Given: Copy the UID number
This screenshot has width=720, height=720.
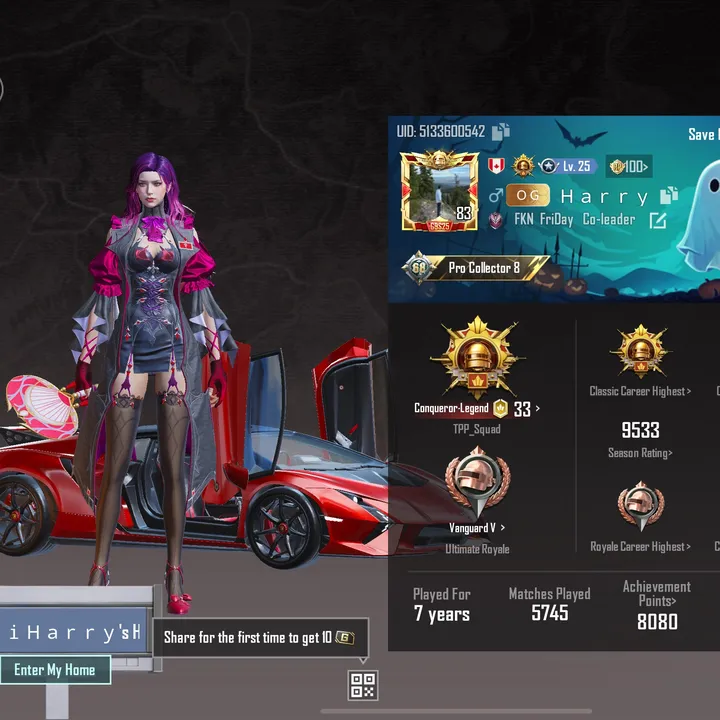Looking at the screenshot, I should pyautogui.click(x=501, y=131).
